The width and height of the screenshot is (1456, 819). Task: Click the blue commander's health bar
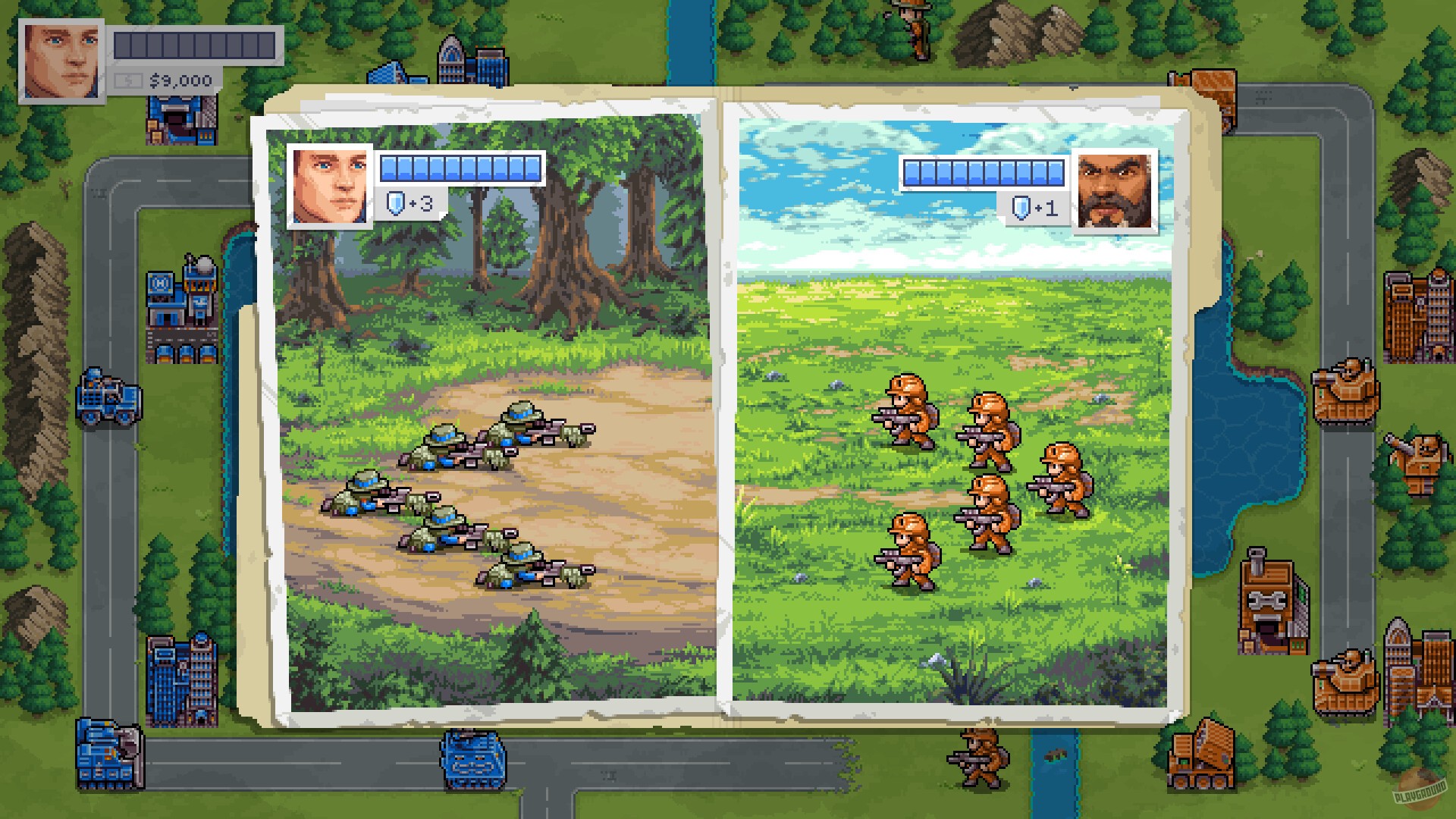point(463,168)
